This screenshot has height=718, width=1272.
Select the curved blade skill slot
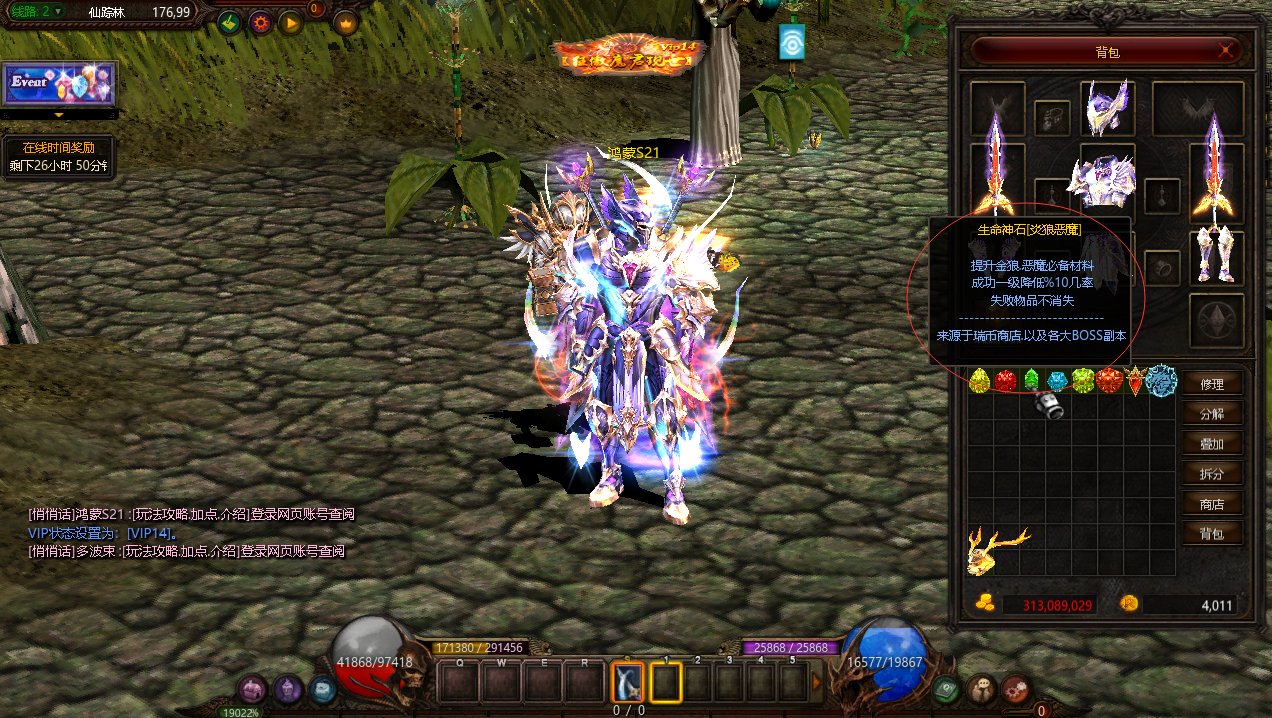click(x=628, y=684)
